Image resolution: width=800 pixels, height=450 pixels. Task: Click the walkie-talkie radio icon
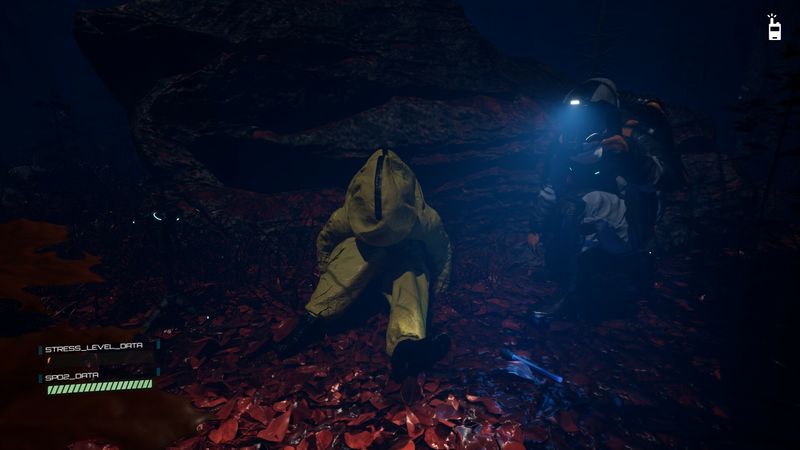773,29
